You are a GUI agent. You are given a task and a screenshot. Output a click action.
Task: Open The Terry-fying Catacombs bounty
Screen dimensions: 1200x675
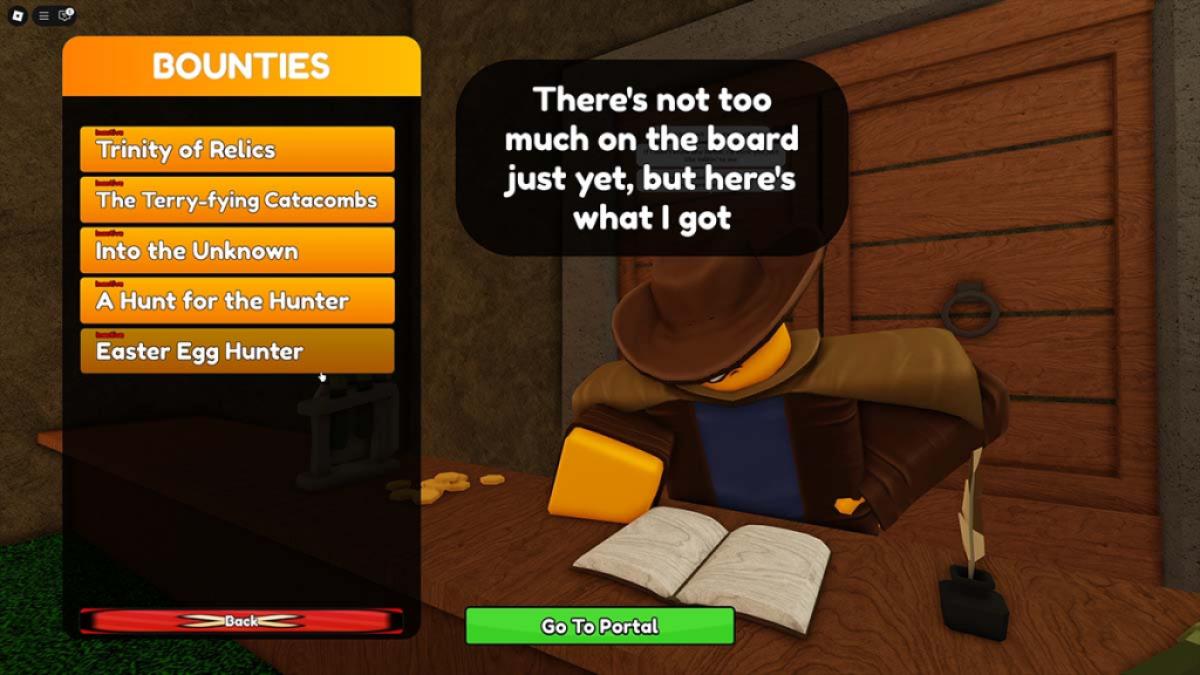pyautogui.click(x=237, y=200)
